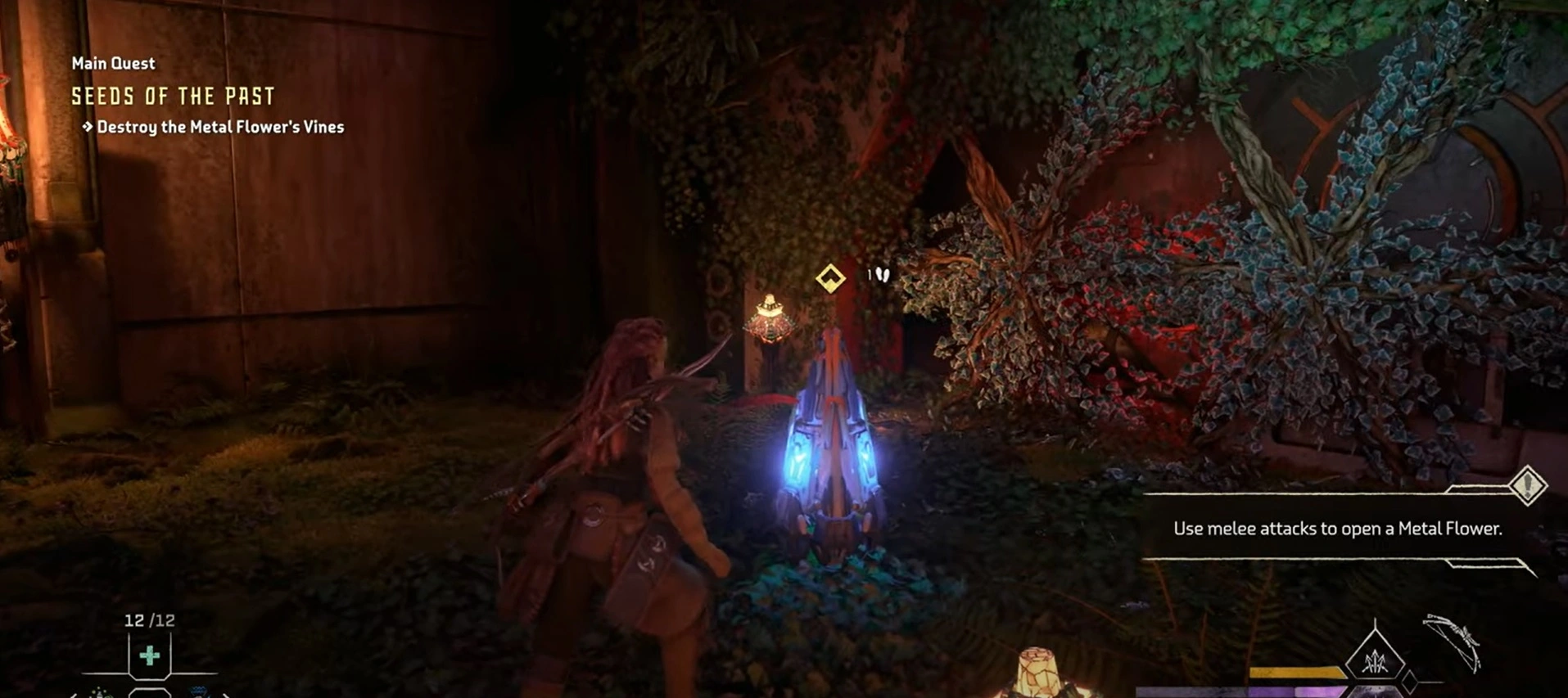Click the 'Destroy the Metal Flower's Vines' objective
The width and height of the screenshot is (1568, 698).
[219, 127]
